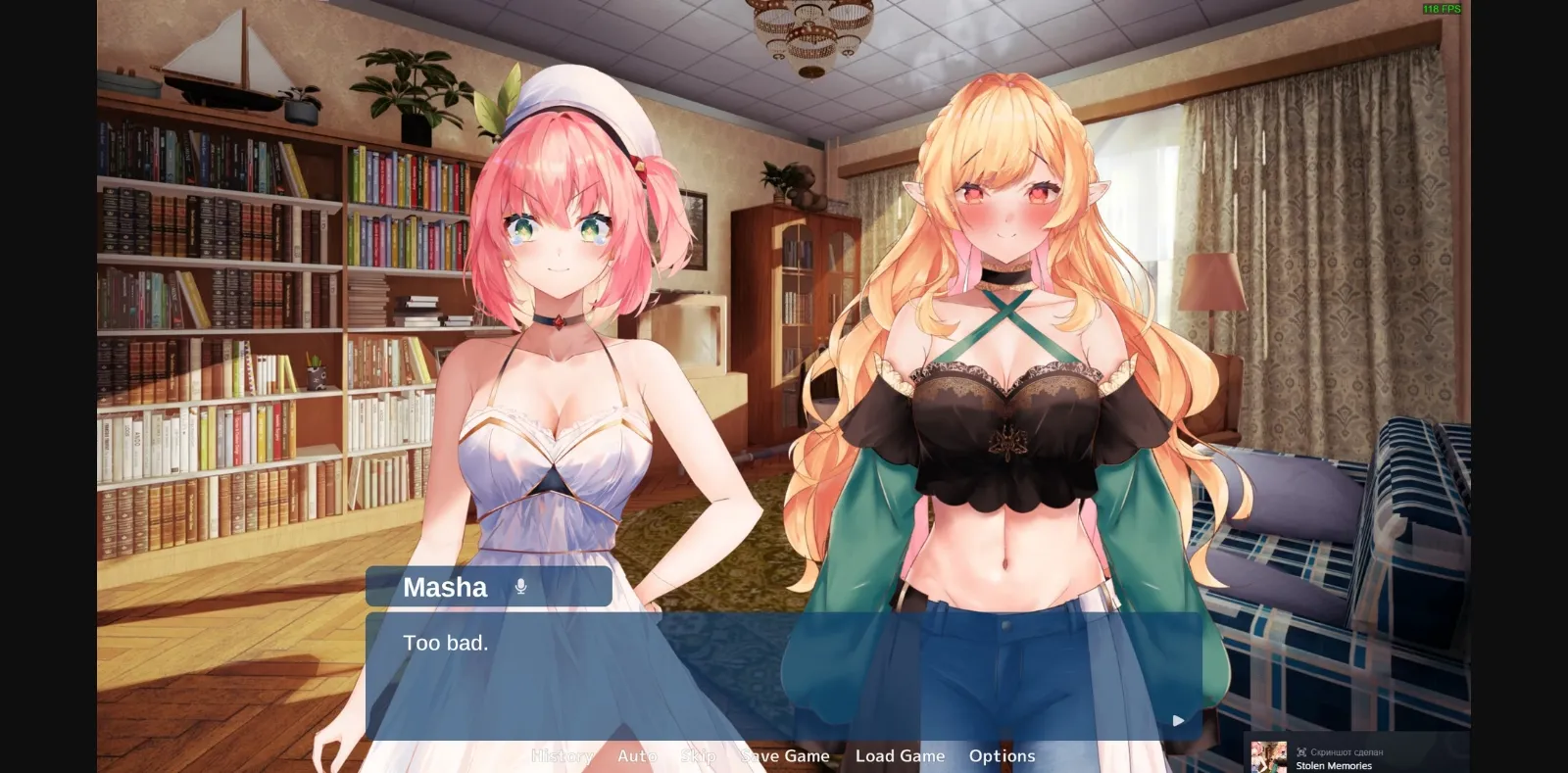
Task: Open the Options menu
Action: 1002,755
